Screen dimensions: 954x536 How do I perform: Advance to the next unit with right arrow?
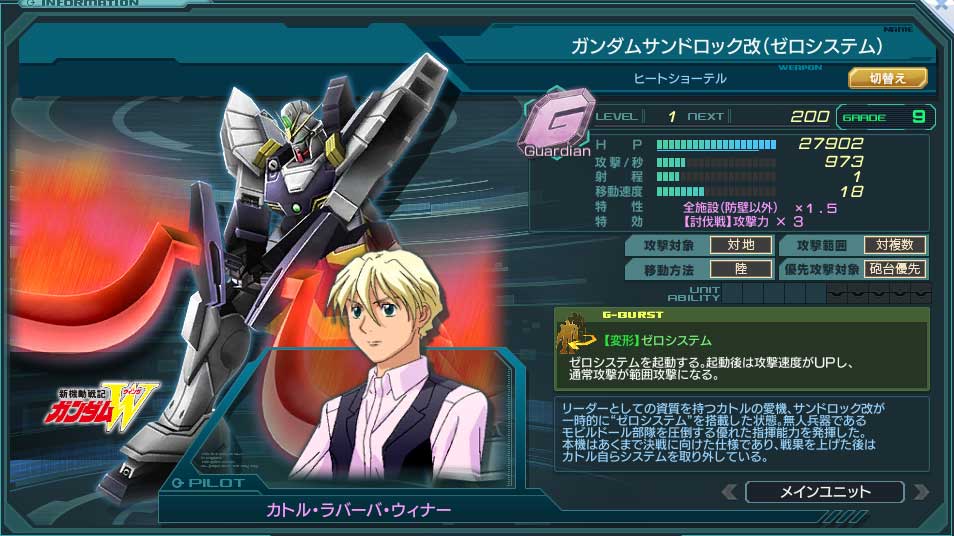pos(920,492)
